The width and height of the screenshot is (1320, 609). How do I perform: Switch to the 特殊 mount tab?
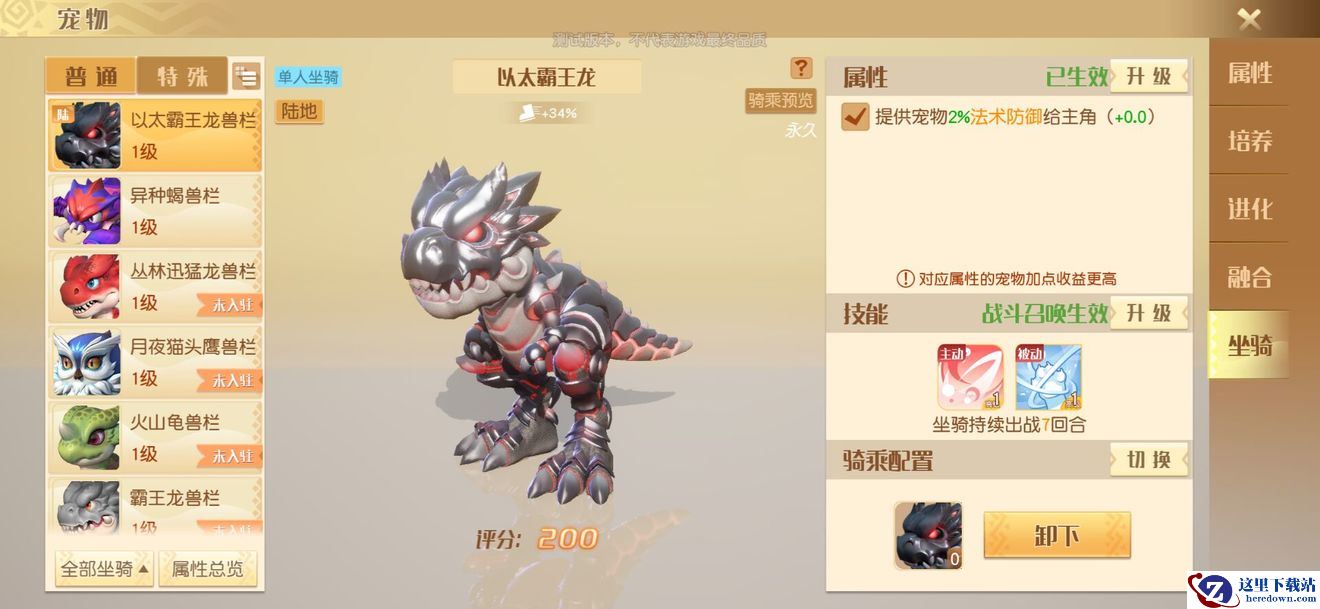click(183, 76)
